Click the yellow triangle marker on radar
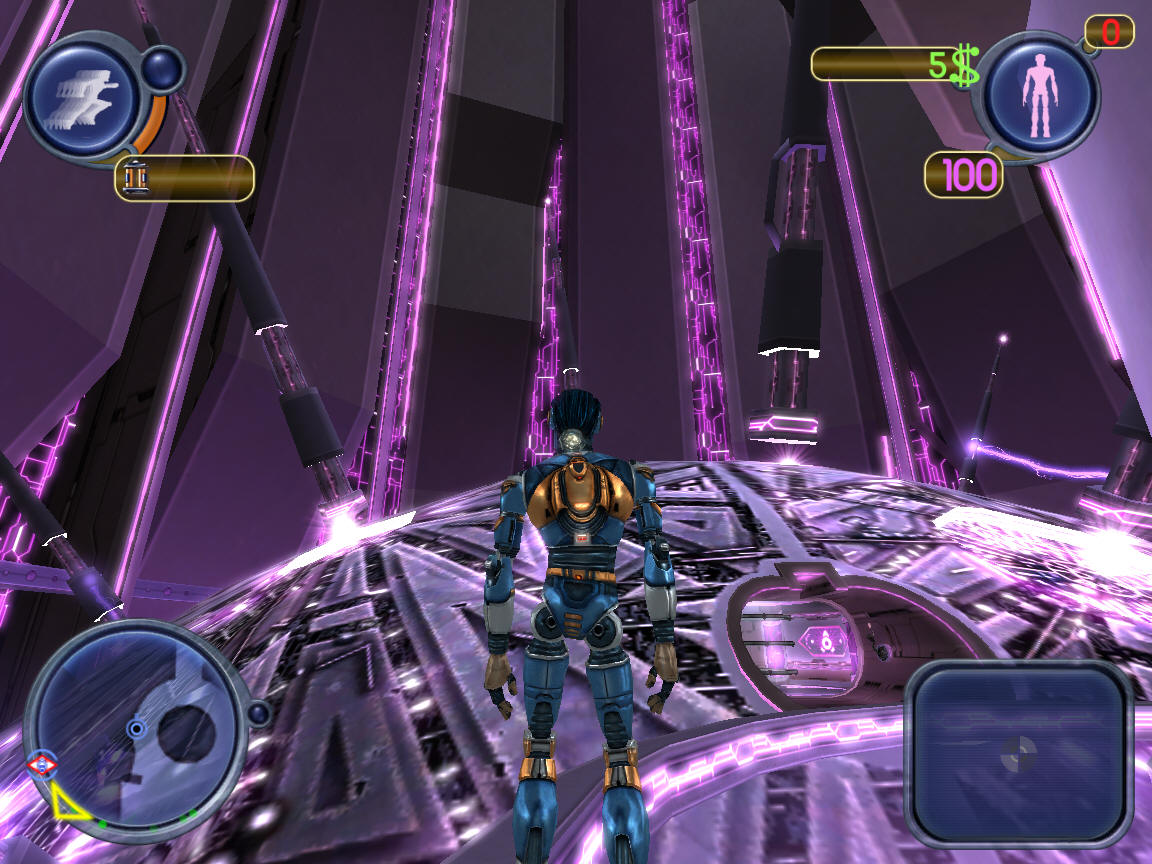 66,801
